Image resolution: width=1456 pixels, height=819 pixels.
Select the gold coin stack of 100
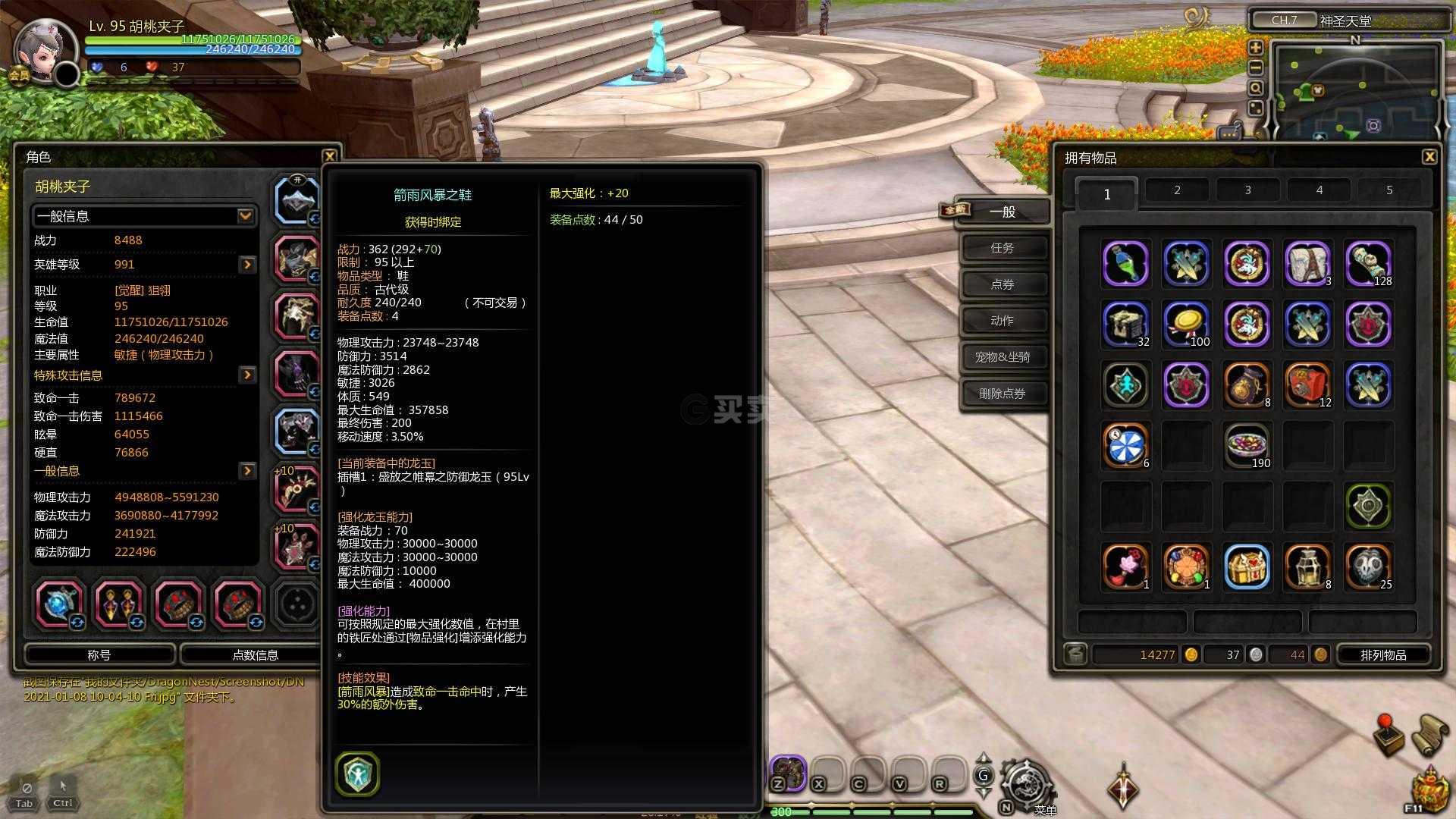pyautogui.click(x=1186, y=325)
